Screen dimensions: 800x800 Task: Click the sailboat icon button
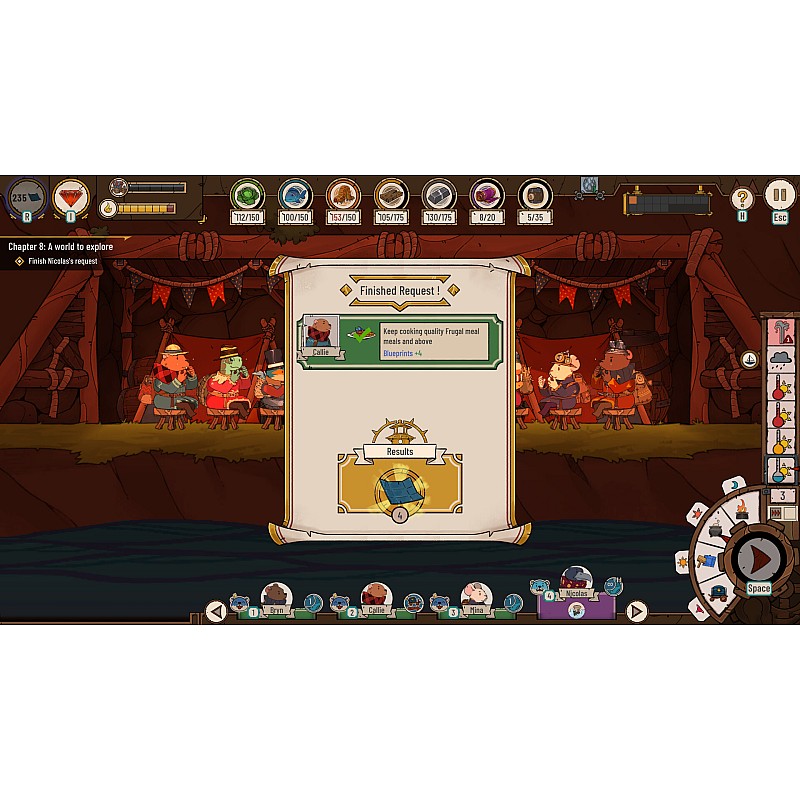[x=750, y=360]
